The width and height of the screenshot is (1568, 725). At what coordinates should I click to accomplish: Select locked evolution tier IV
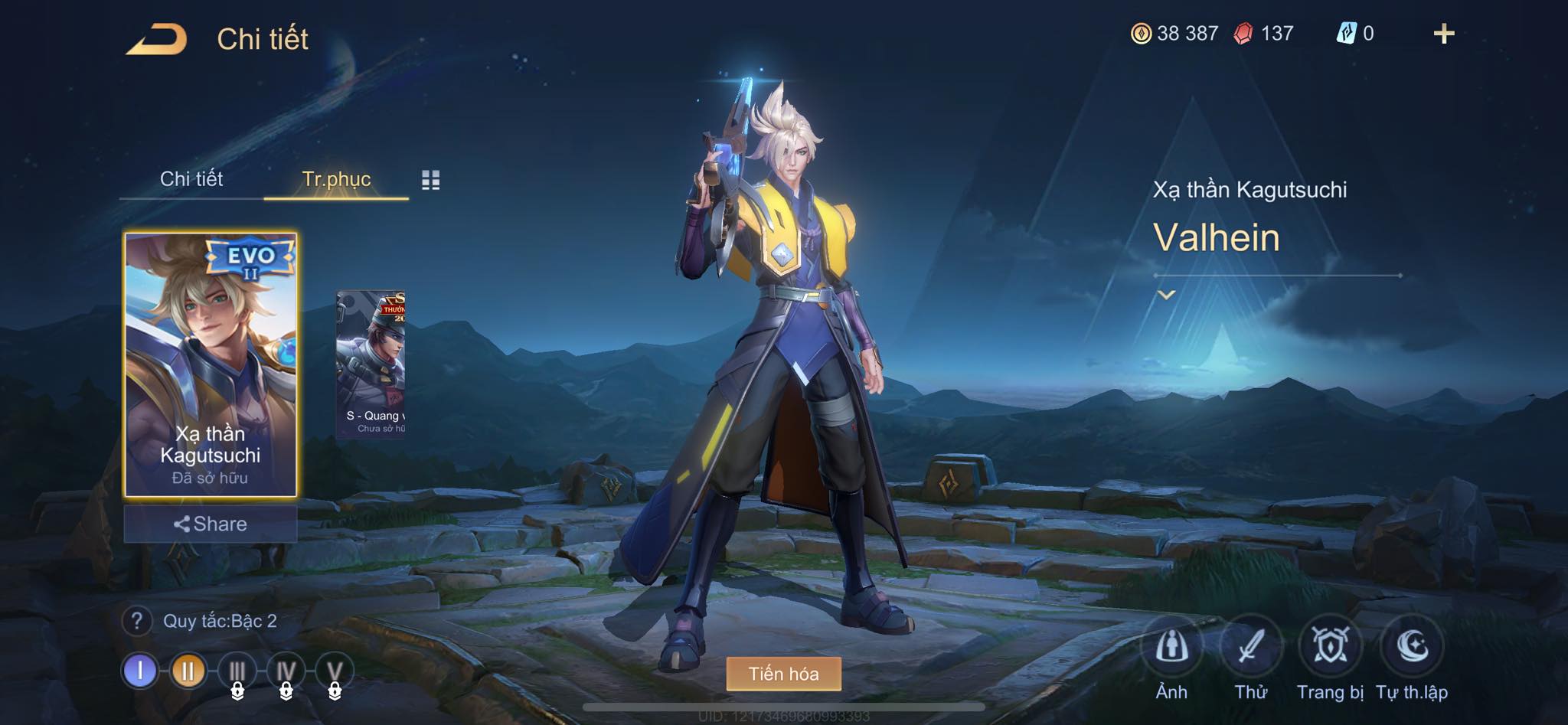(286, 671)
